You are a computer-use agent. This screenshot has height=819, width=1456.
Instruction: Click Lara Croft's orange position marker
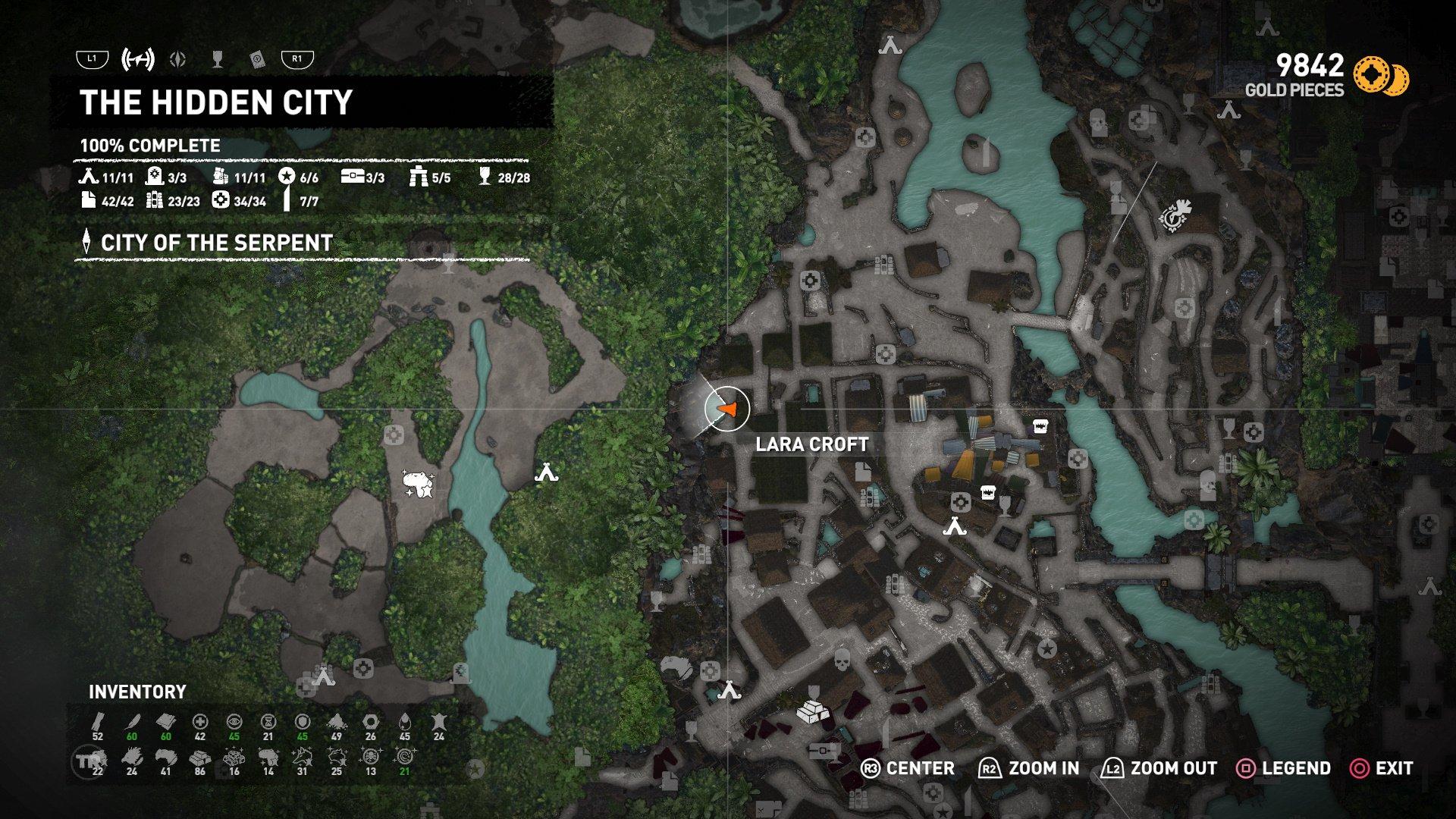point(727,409)
